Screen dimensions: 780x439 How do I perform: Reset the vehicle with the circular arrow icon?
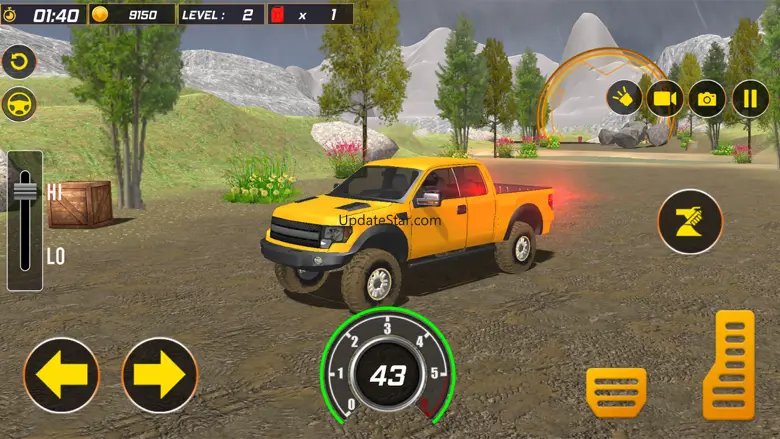coord(18,61)
